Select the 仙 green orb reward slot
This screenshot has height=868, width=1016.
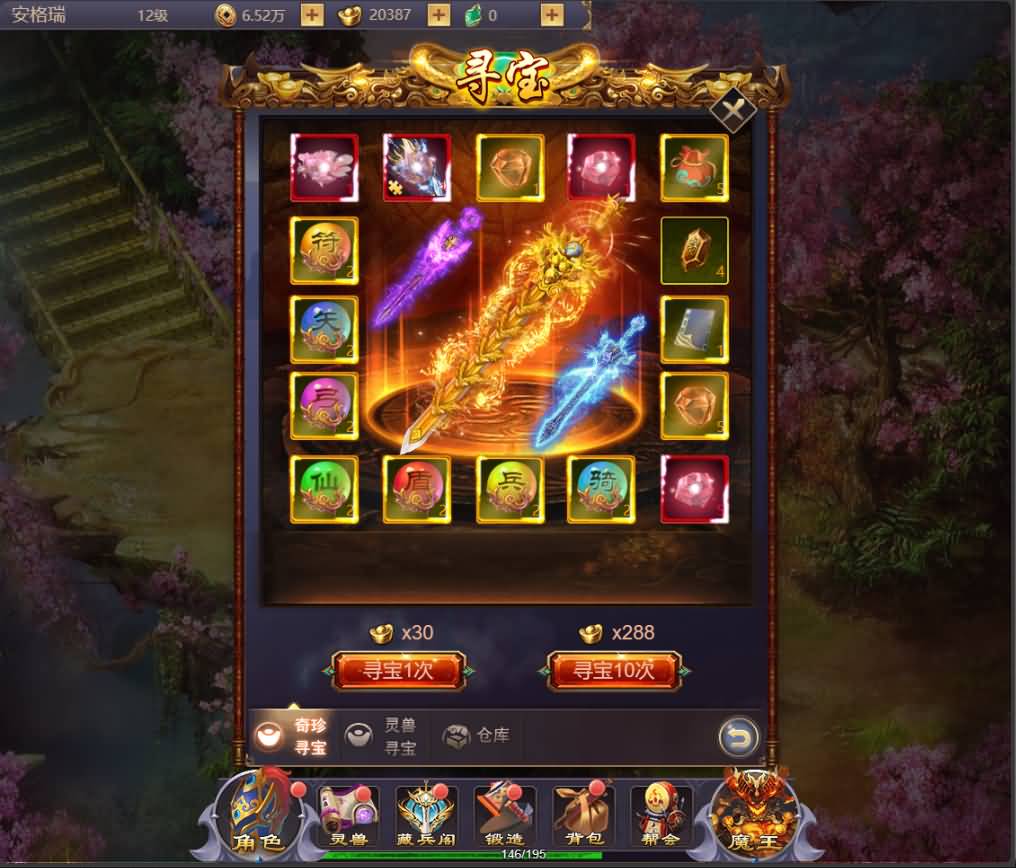[324, 489]
